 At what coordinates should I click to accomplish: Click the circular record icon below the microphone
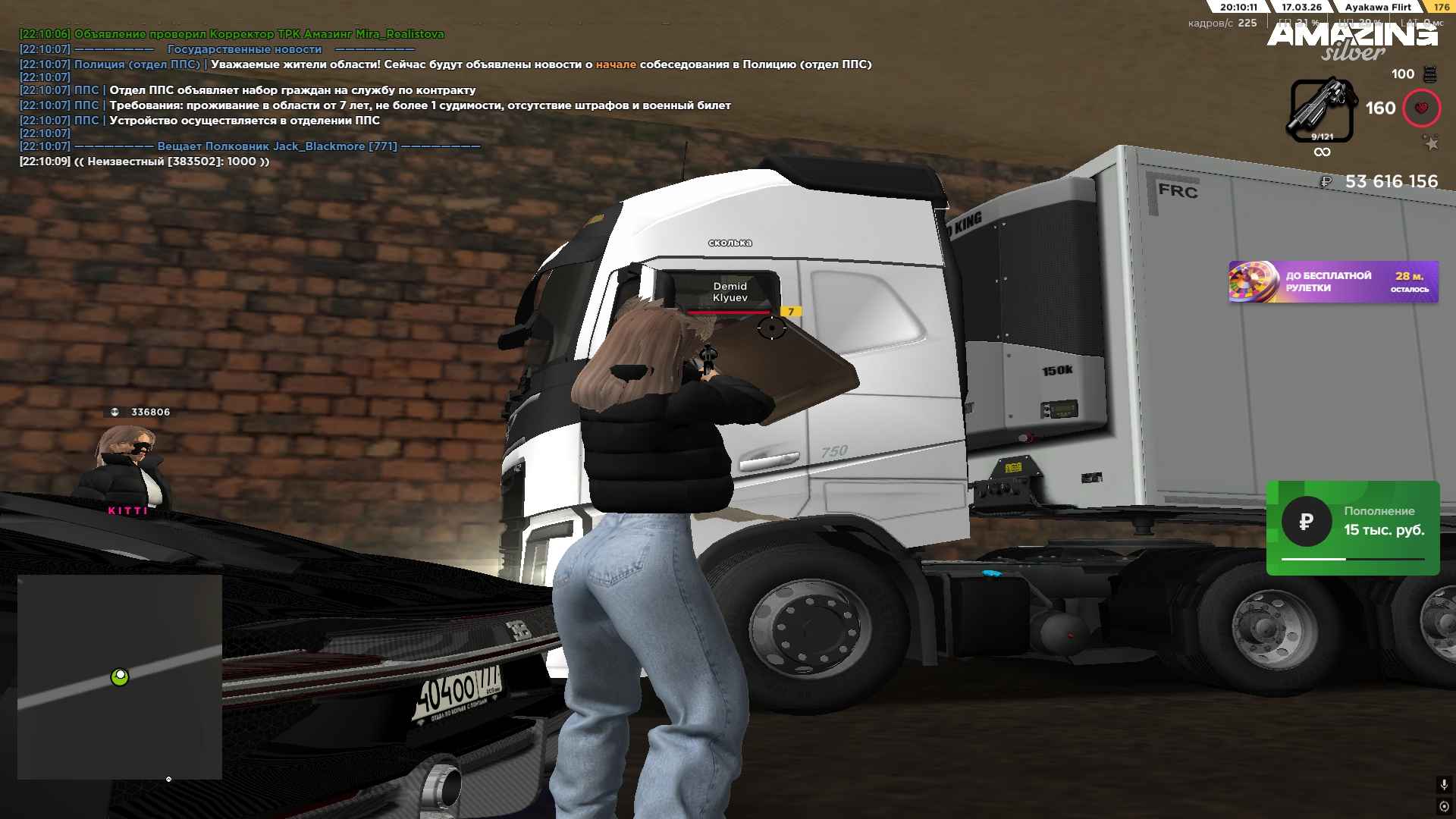(1444, 806)
